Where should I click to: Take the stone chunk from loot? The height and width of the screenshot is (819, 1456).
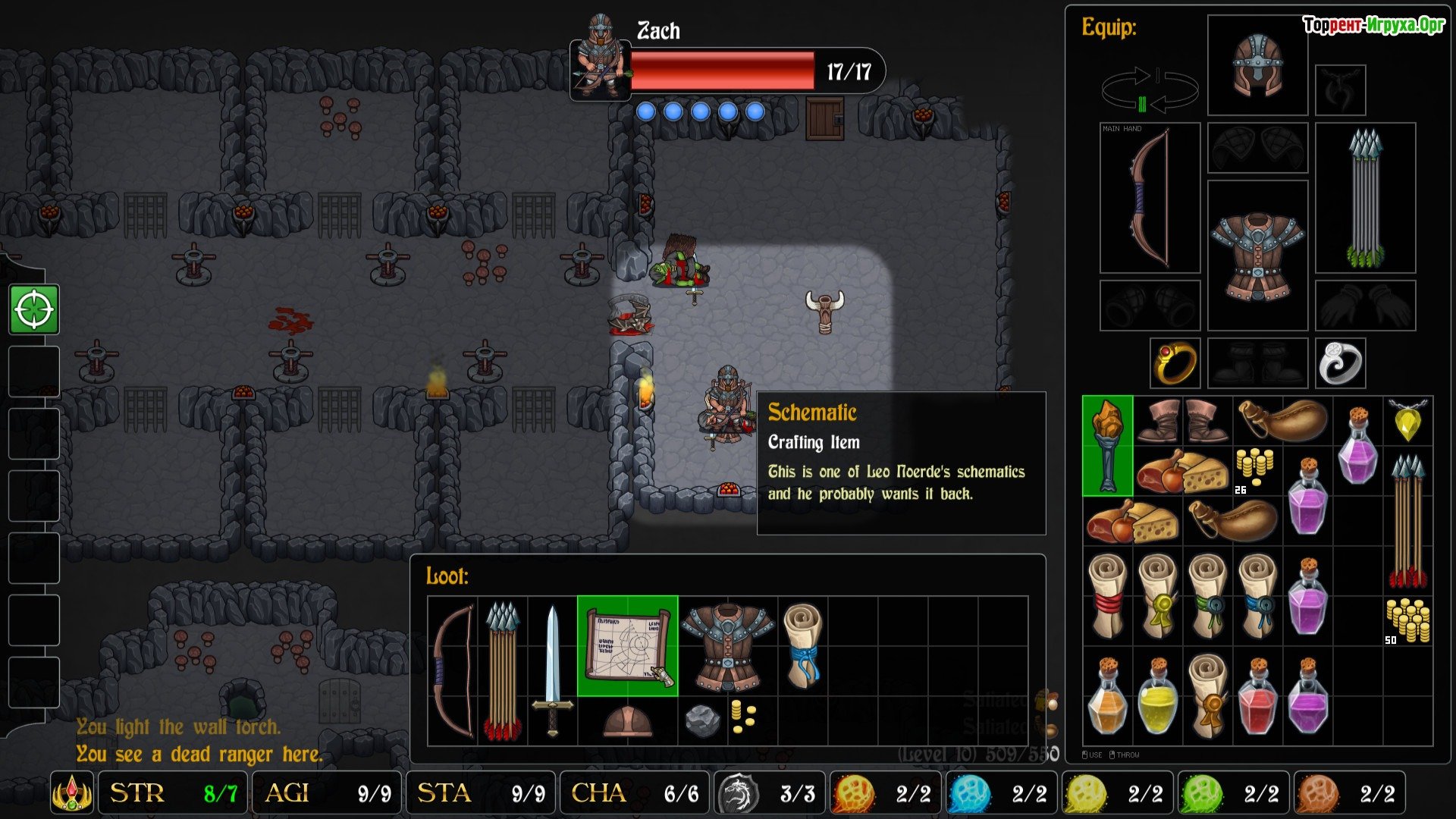point(702,720)
